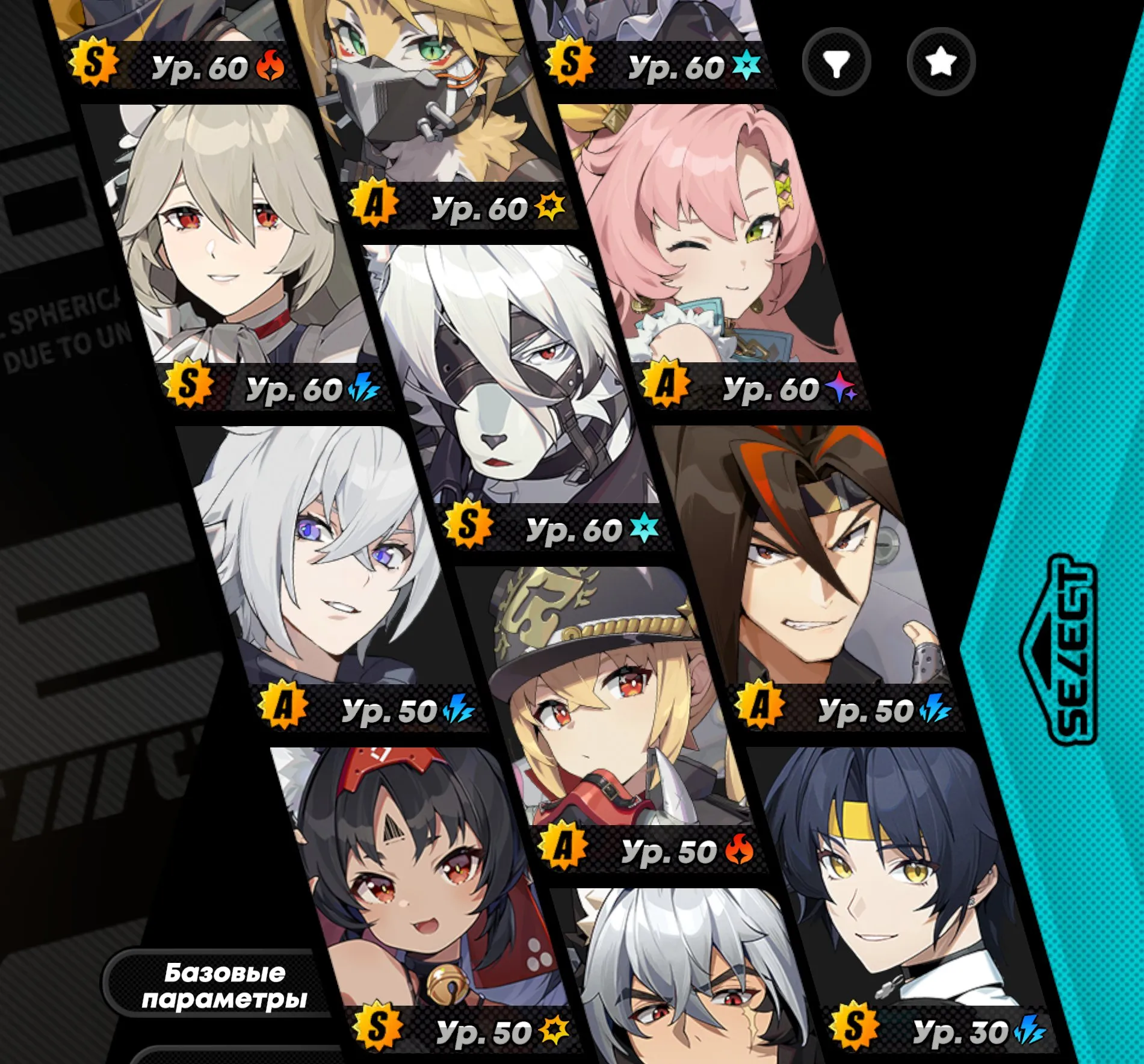This screenshot has height=1064, width=1144.
Task: Toggle the favorites star filter
Action: pyautogui.click(x=940, y=60)
